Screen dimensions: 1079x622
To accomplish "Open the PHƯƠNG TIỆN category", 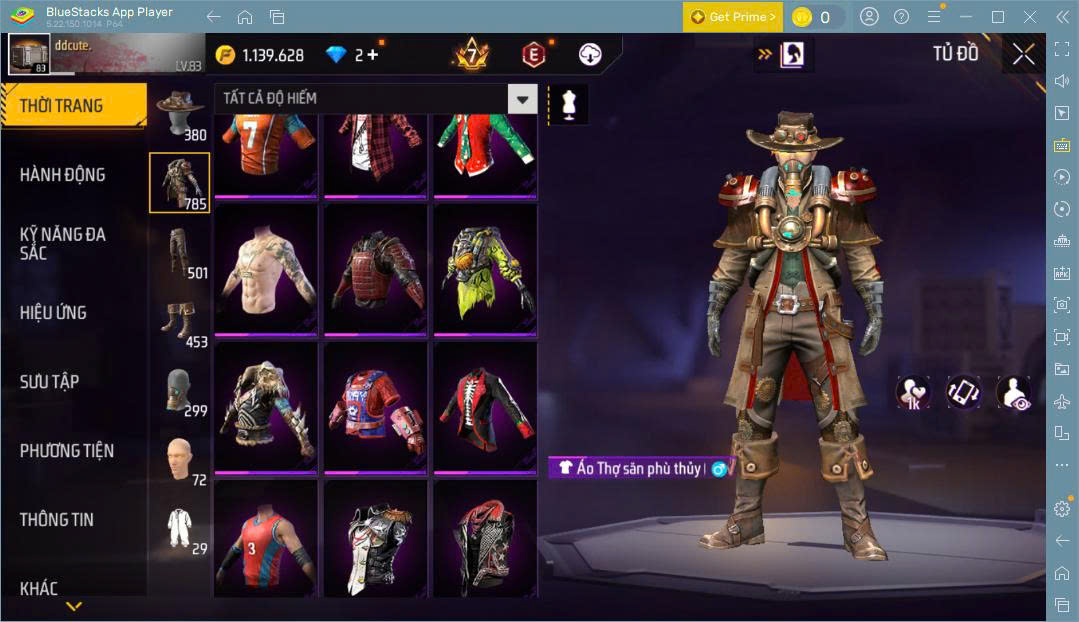I will 67,451.
